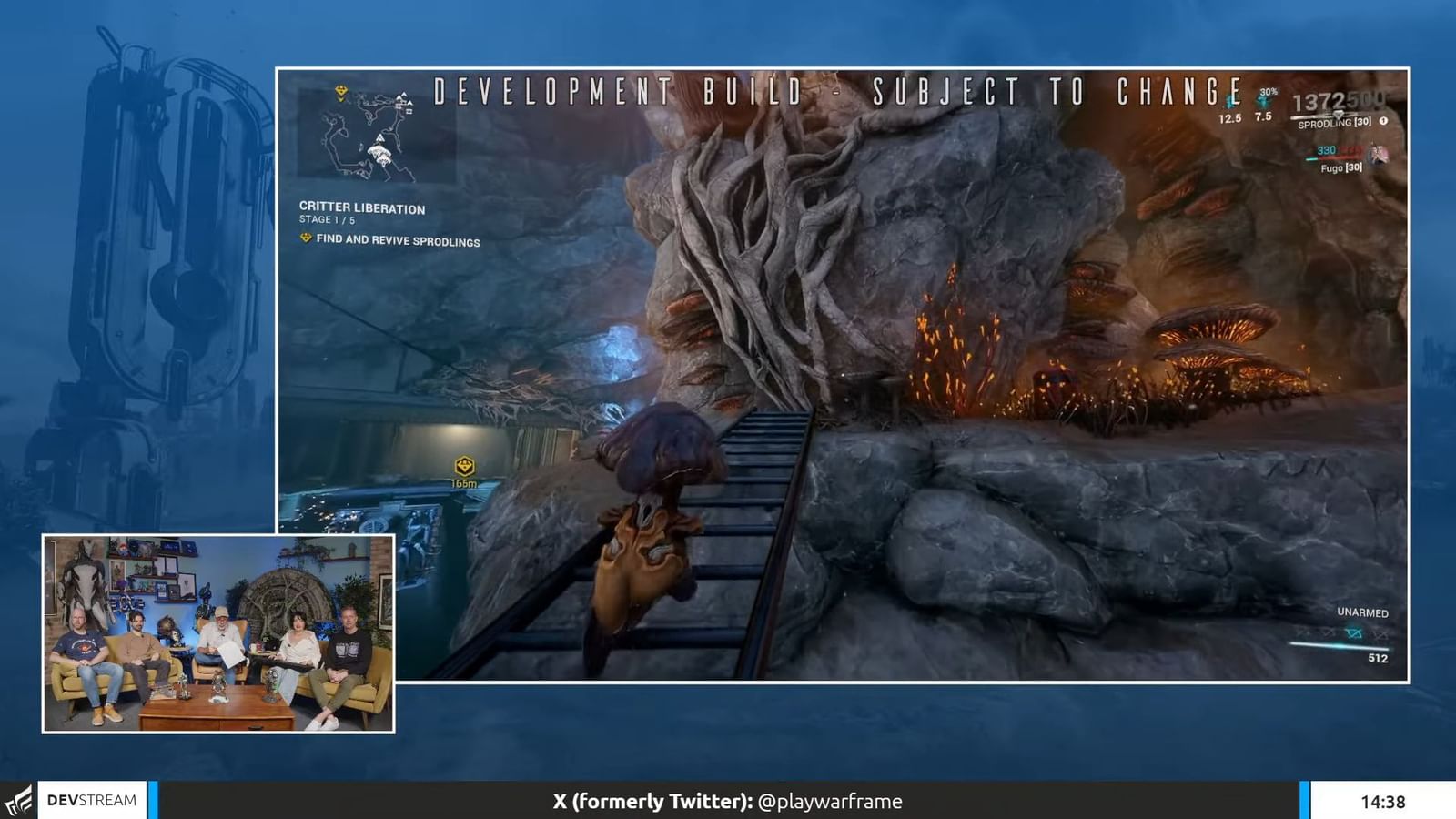The width and height of the screenshot is (1456, 819).
Task: Click the diamond marker on the affinity bar
Action: click(x=1339, y=115)
